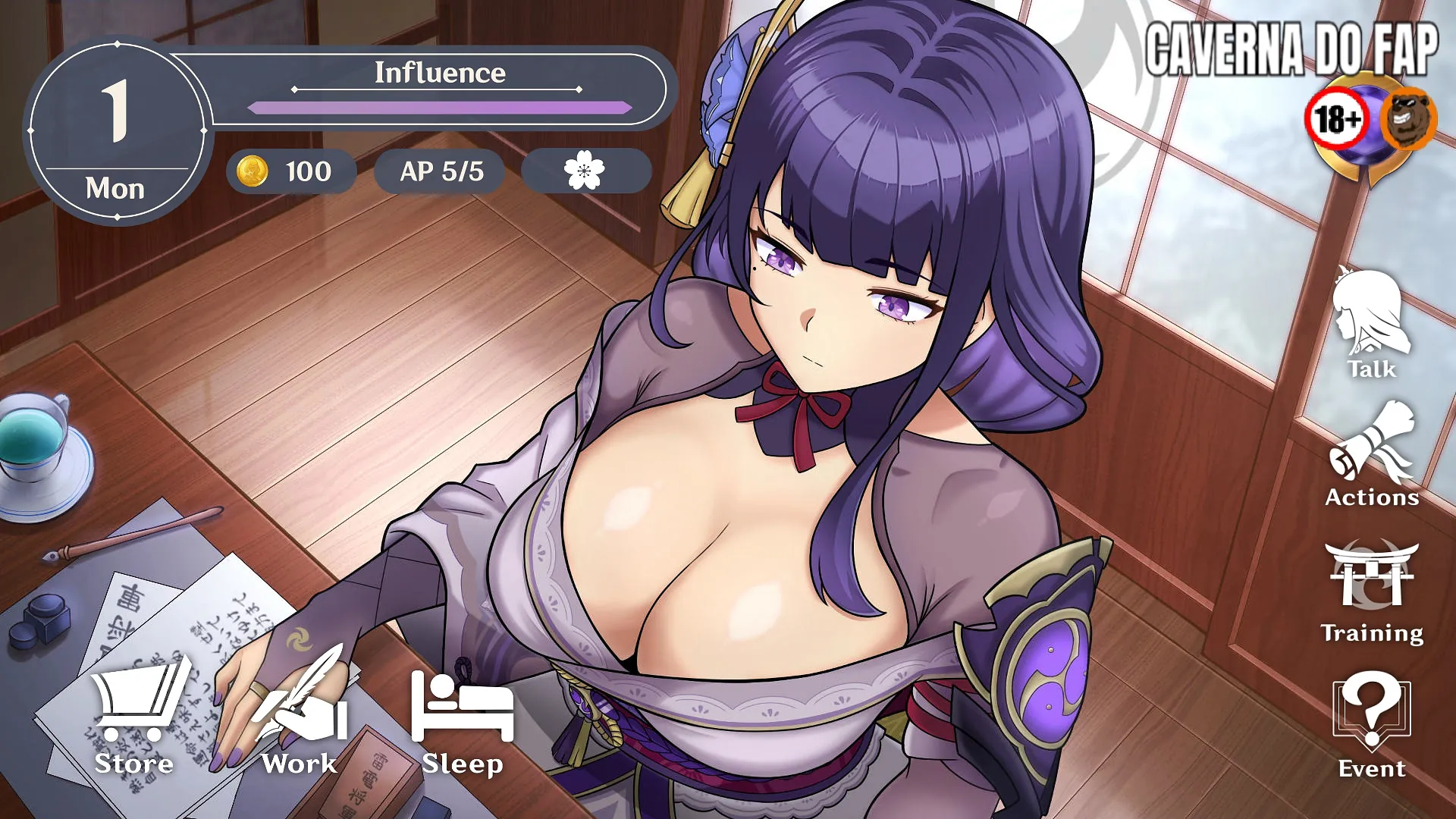Click the cherry blossom flower button
1456x819 pixels.
(x=585, y=171)
